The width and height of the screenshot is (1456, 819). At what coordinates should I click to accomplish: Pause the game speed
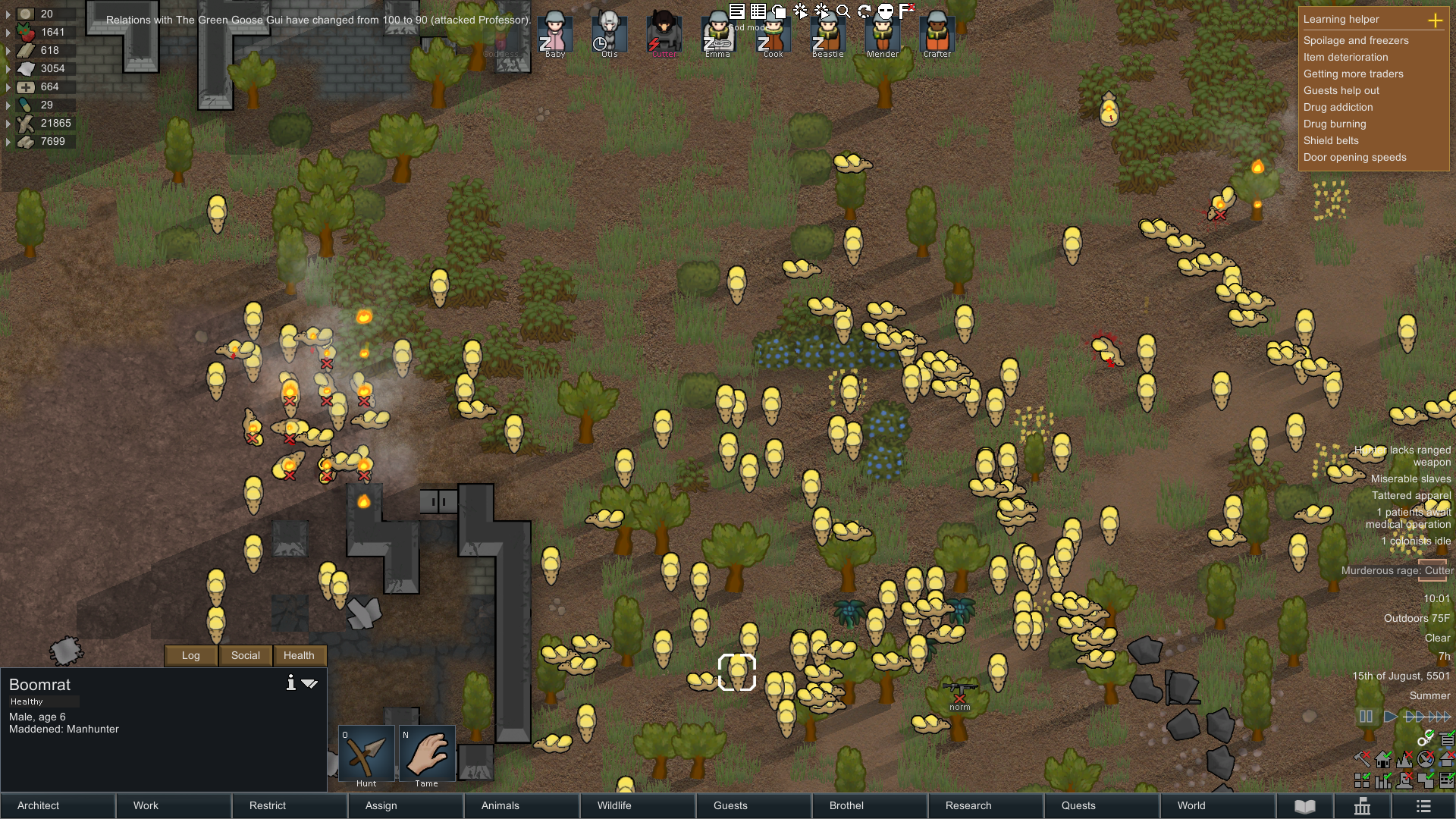pos(1366,717)
